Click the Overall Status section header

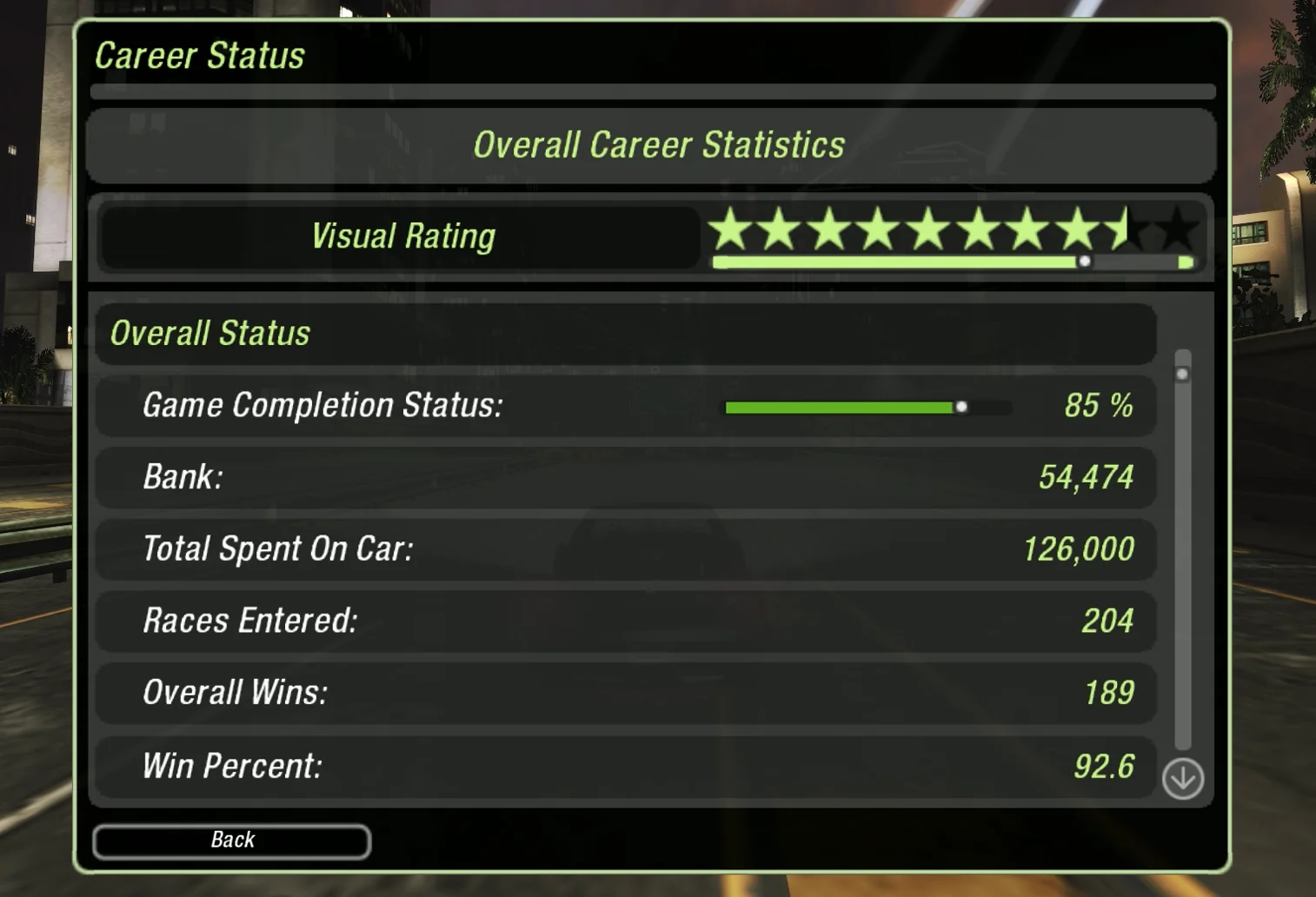tap(626, 334)
